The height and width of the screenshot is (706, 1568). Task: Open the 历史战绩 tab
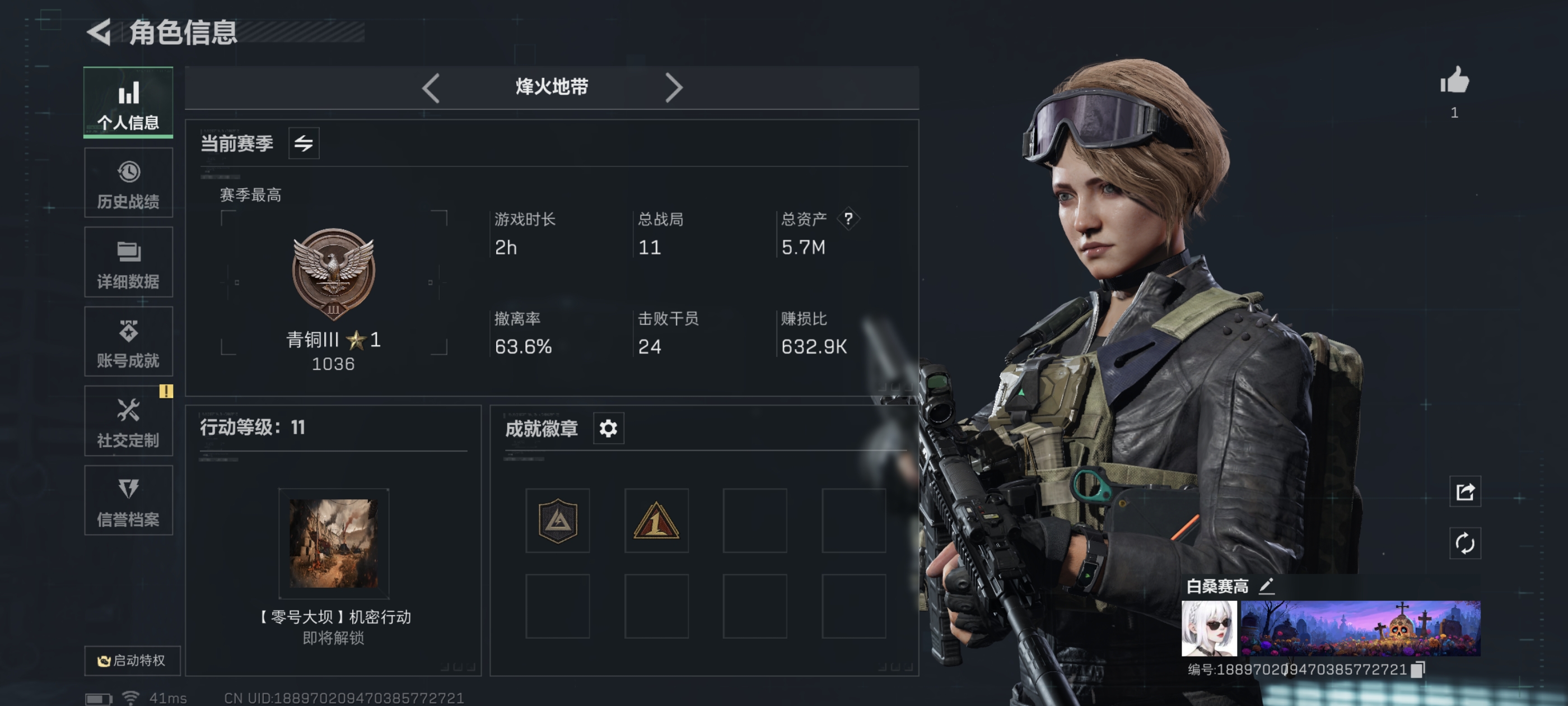128,183
